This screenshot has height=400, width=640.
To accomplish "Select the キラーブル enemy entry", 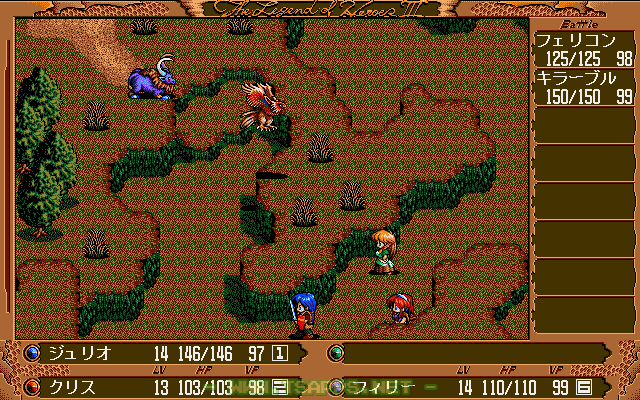I will tap(585, 88).
